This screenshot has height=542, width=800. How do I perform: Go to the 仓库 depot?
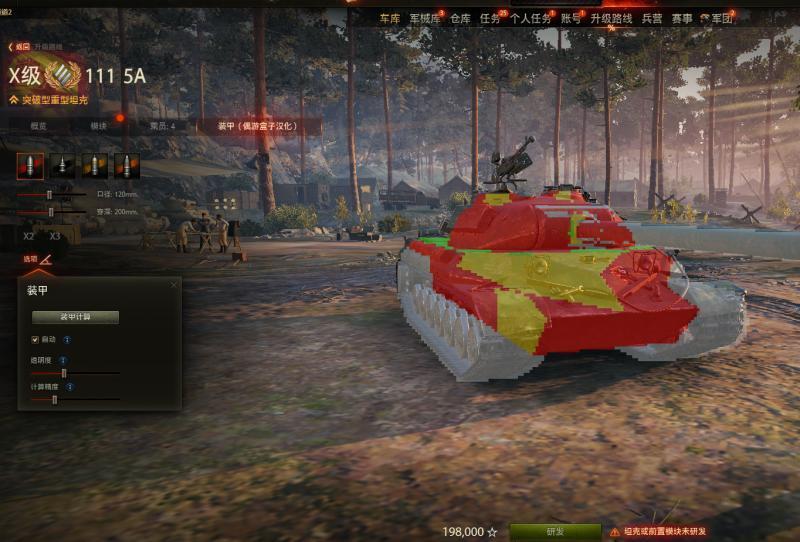click(460, 19)
